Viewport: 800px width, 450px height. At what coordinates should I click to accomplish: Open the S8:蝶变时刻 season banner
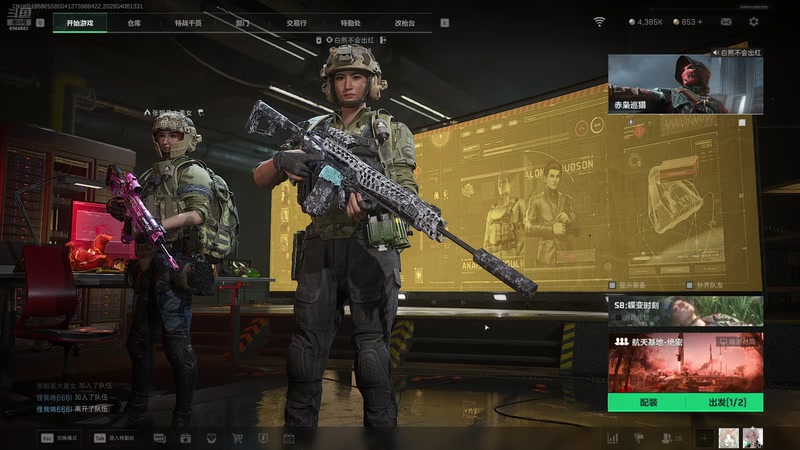pyautogui.click(x=685, y=311)
